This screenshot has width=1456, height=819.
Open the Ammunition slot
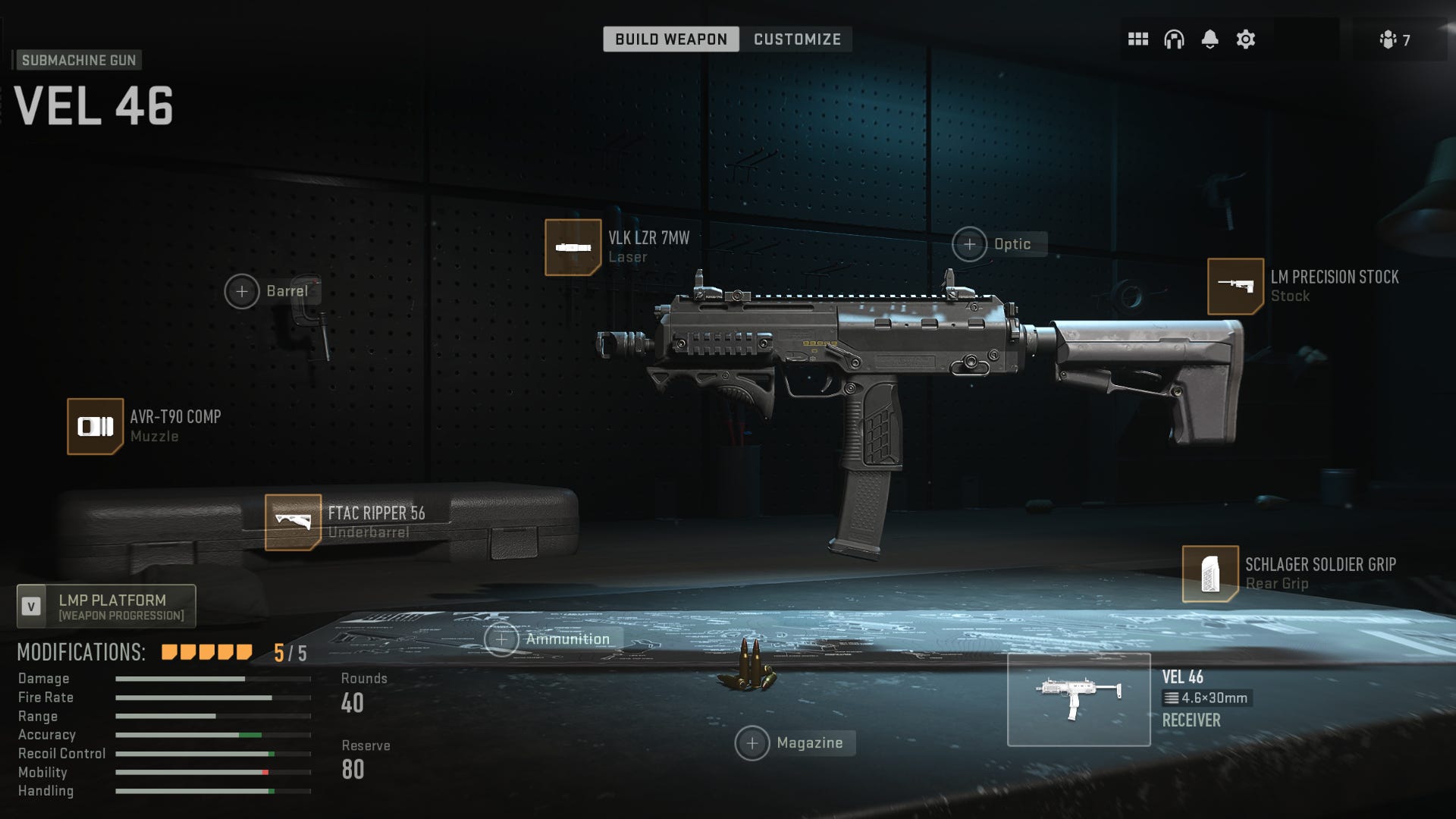[x=502, y=639]
